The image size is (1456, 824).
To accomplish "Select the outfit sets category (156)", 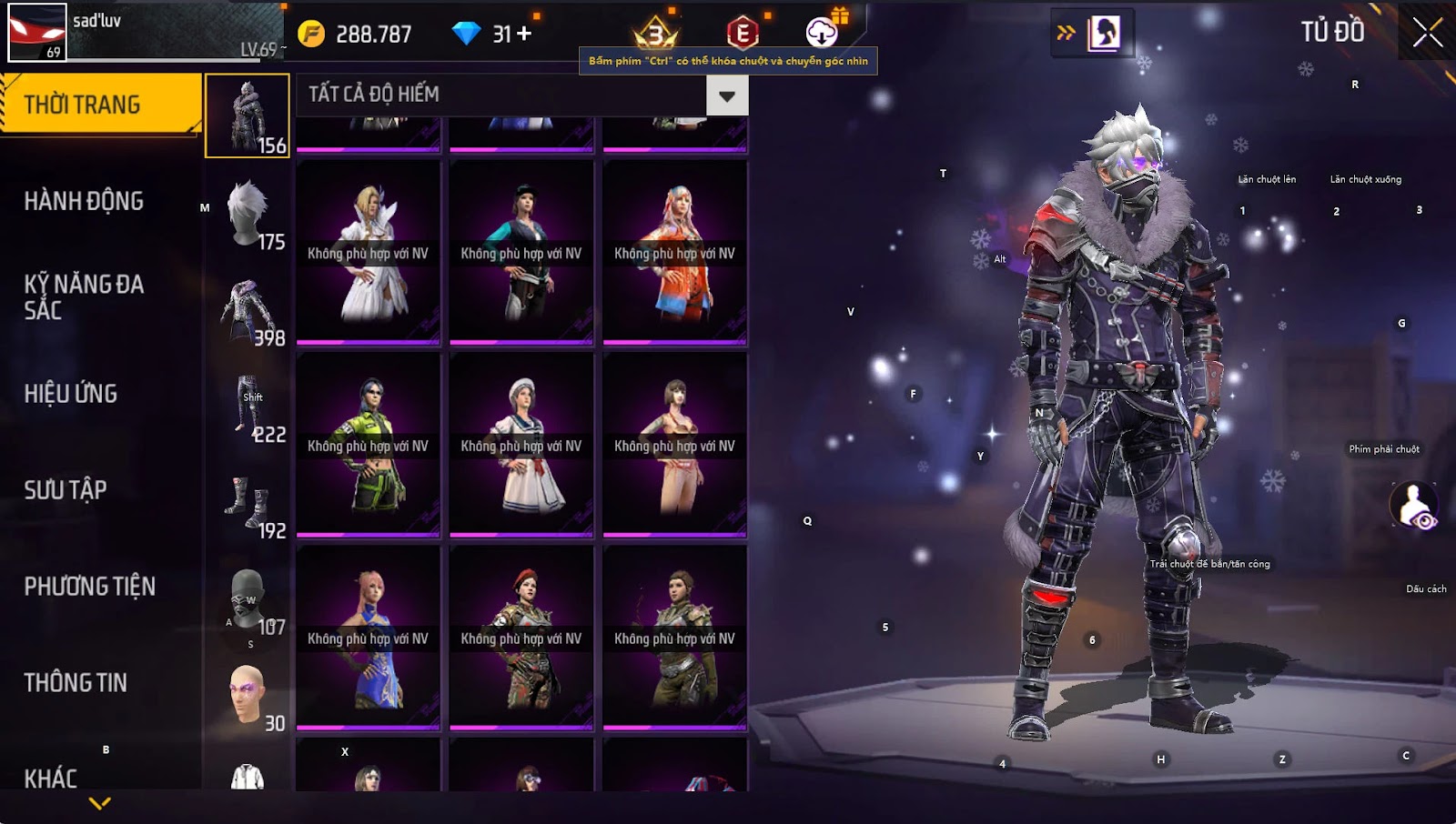I will [x=248, y=116].
